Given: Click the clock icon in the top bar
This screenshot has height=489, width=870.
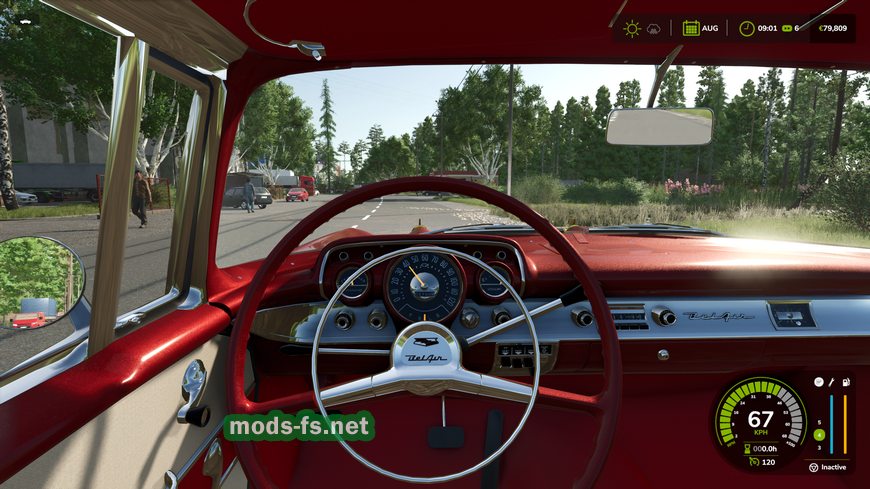Looking at the screenshot, I should [746, 28].
